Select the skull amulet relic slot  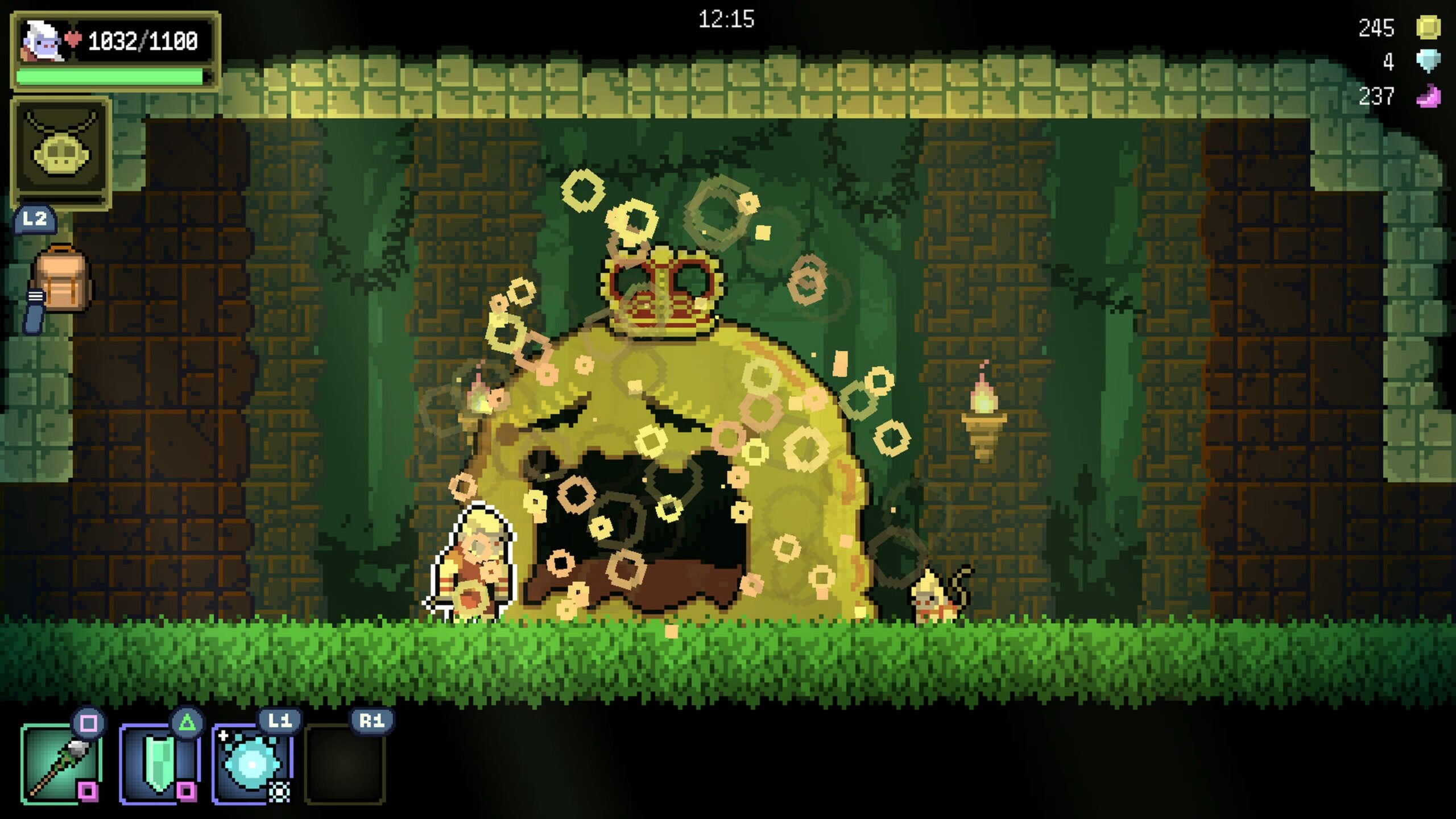[61, 152]
